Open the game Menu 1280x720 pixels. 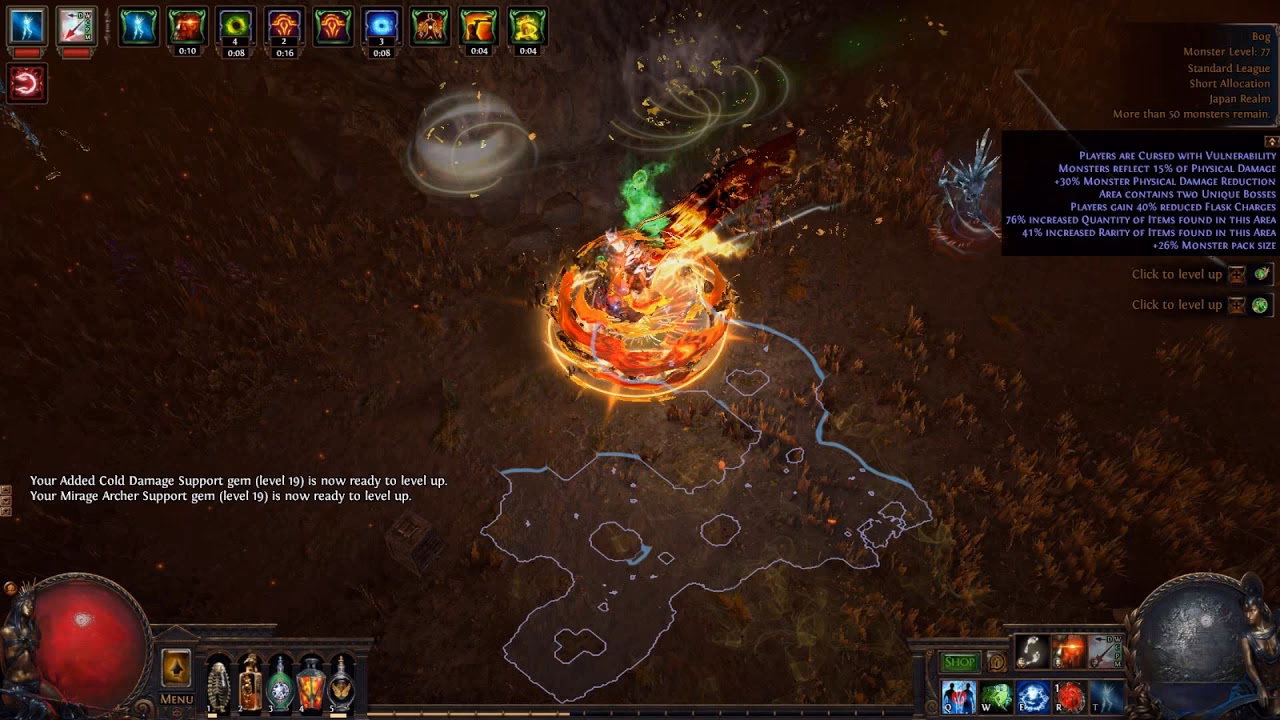[176, 699]
